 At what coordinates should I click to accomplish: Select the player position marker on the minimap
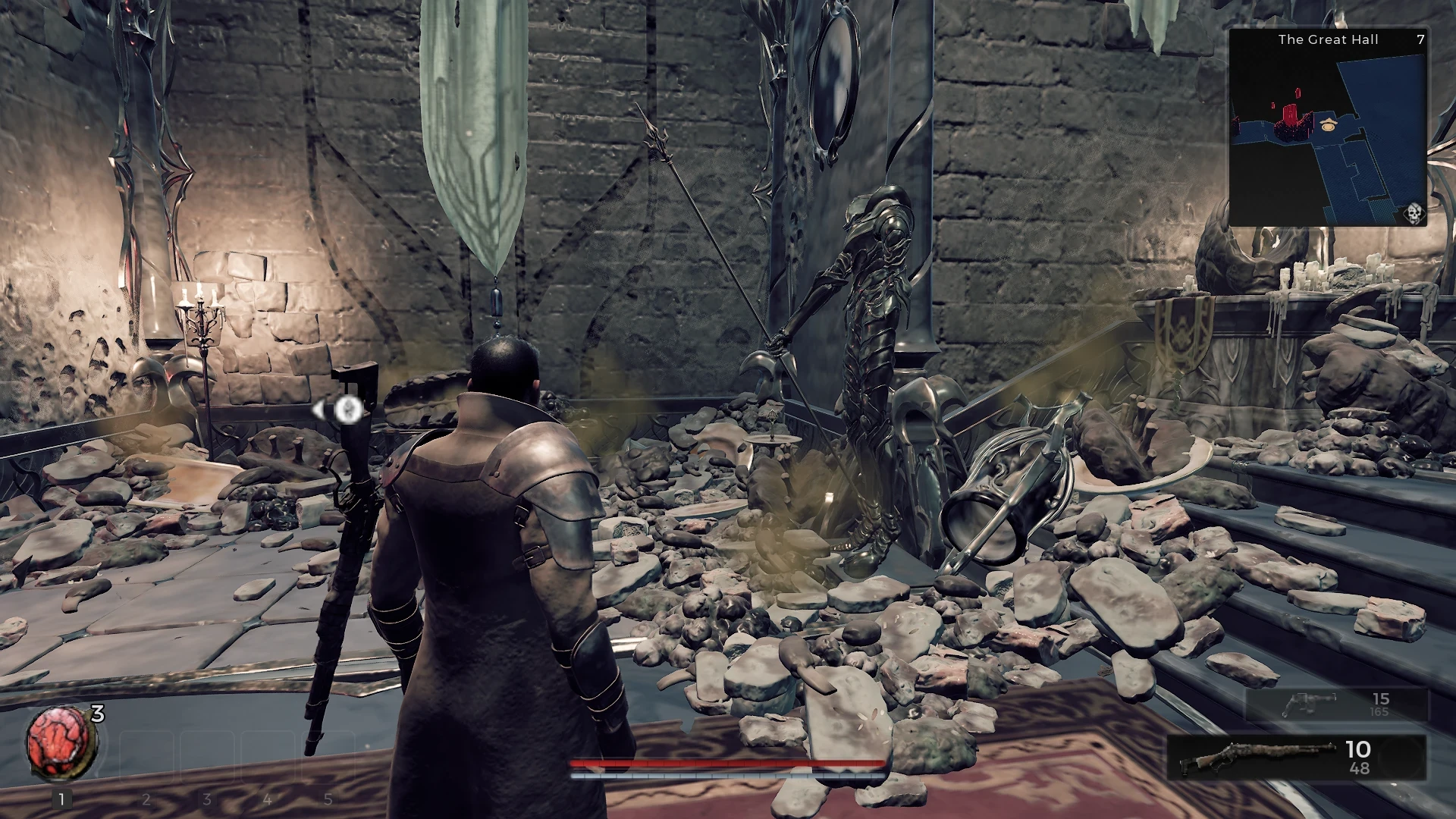point(1328,126)
